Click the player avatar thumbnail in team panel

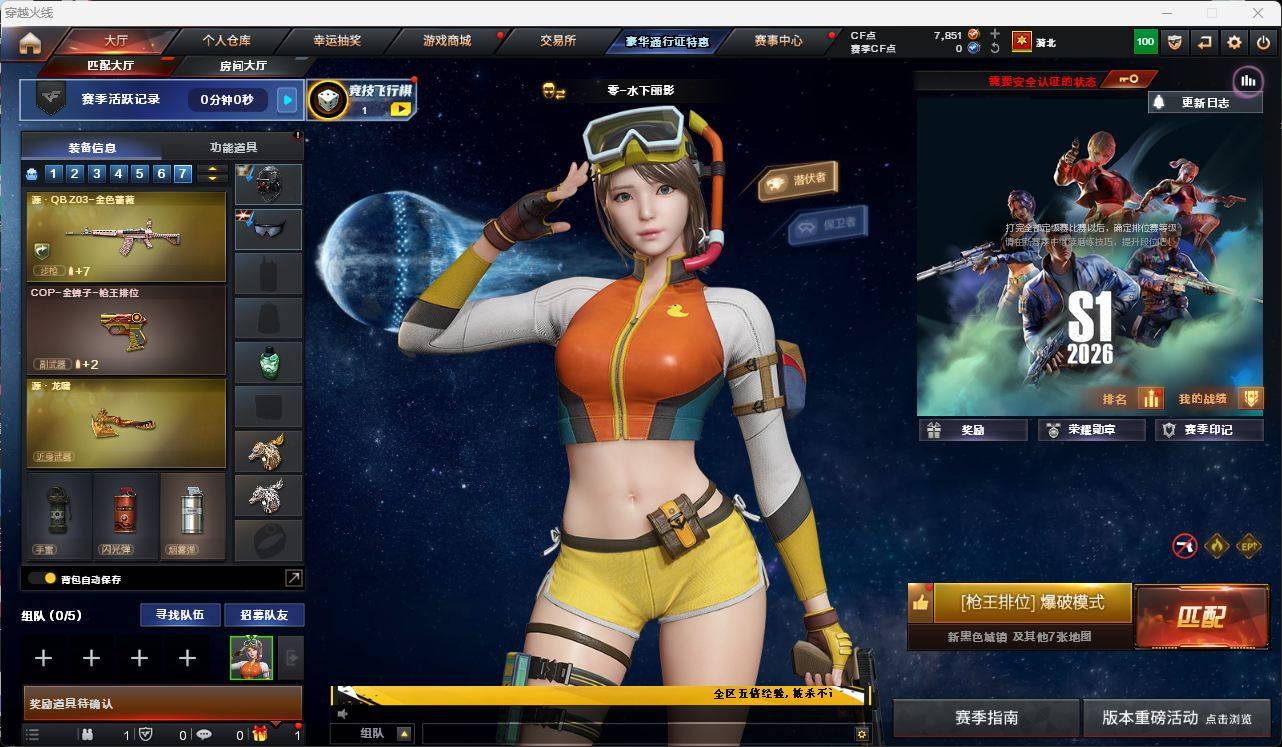tap(253, 658)
